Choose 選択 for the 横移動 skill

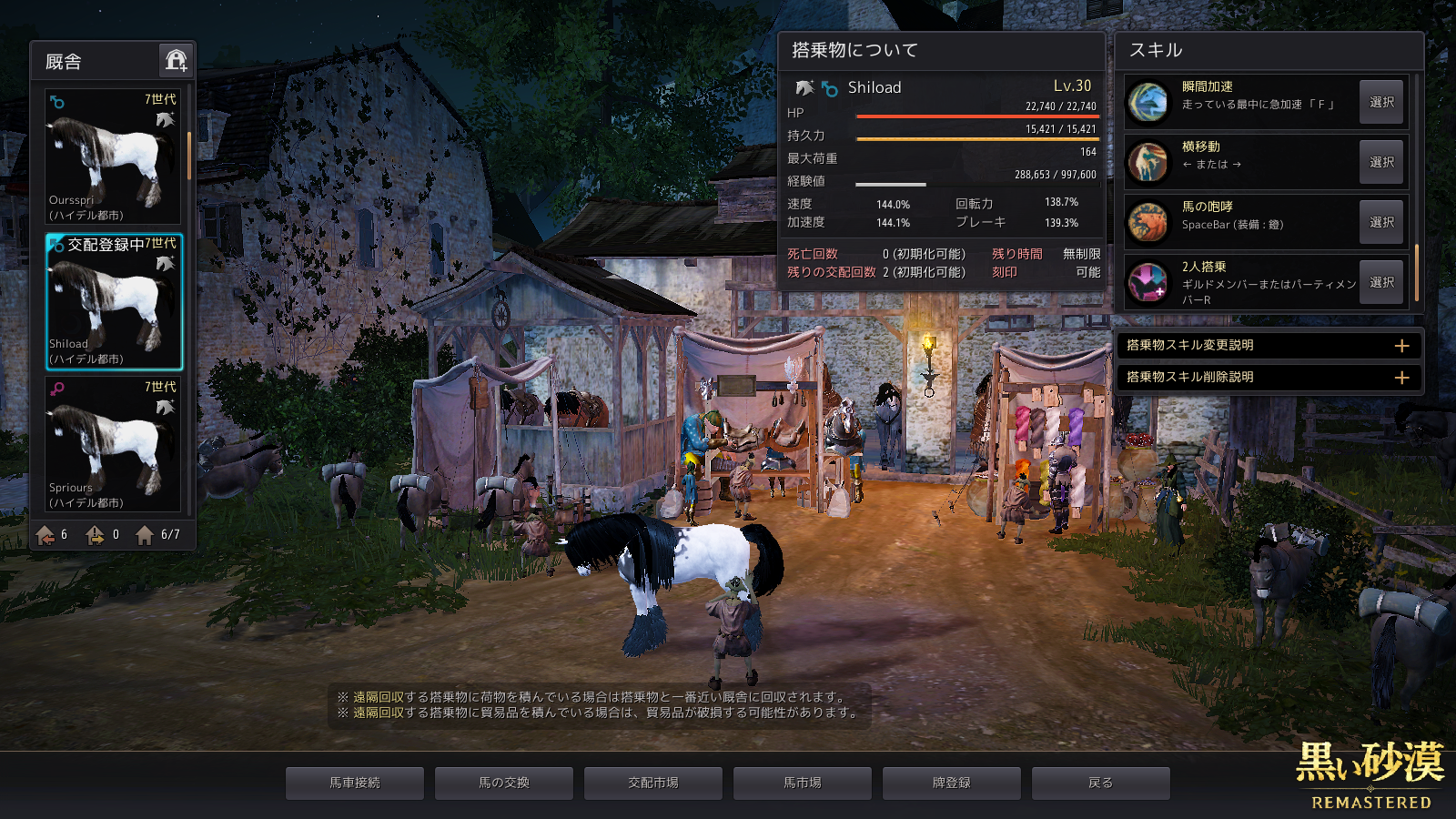[x=1381, y=162]
